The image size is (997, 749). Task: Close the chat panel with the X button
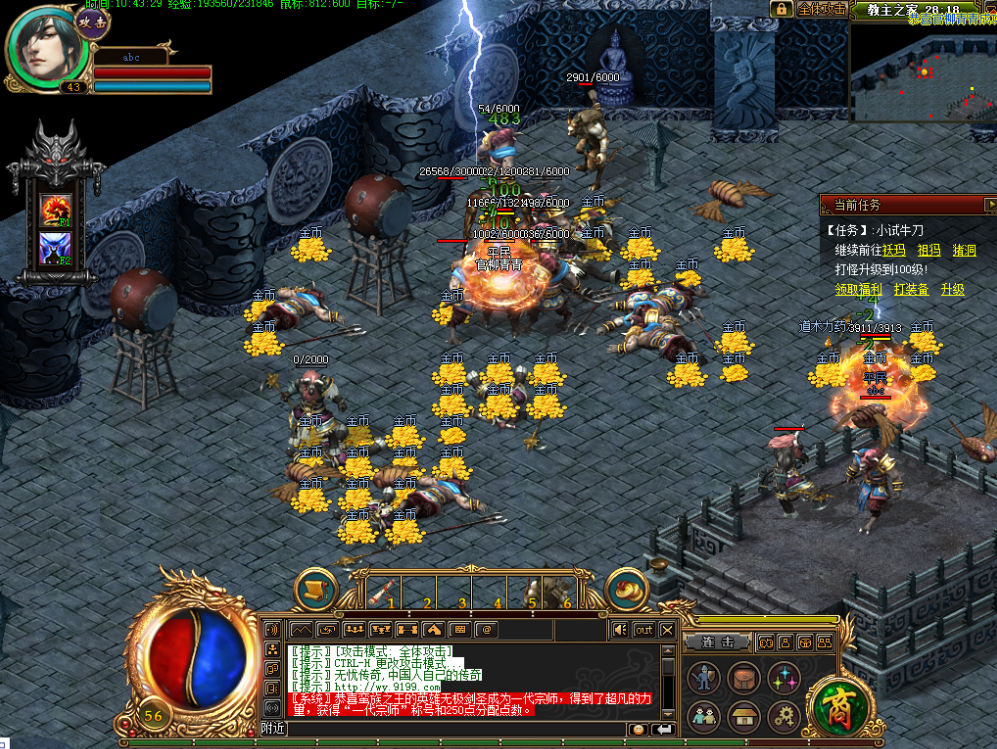(x=667, y=630)
